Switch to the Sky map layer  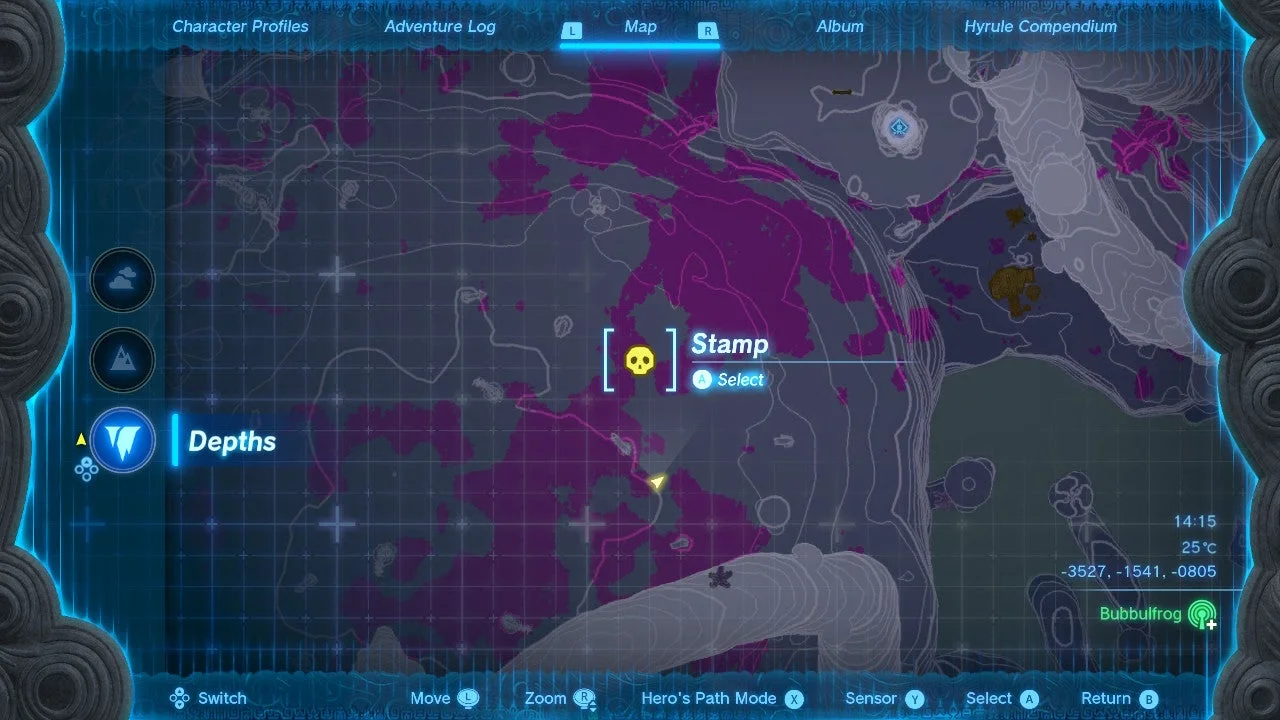click(123, 281)
